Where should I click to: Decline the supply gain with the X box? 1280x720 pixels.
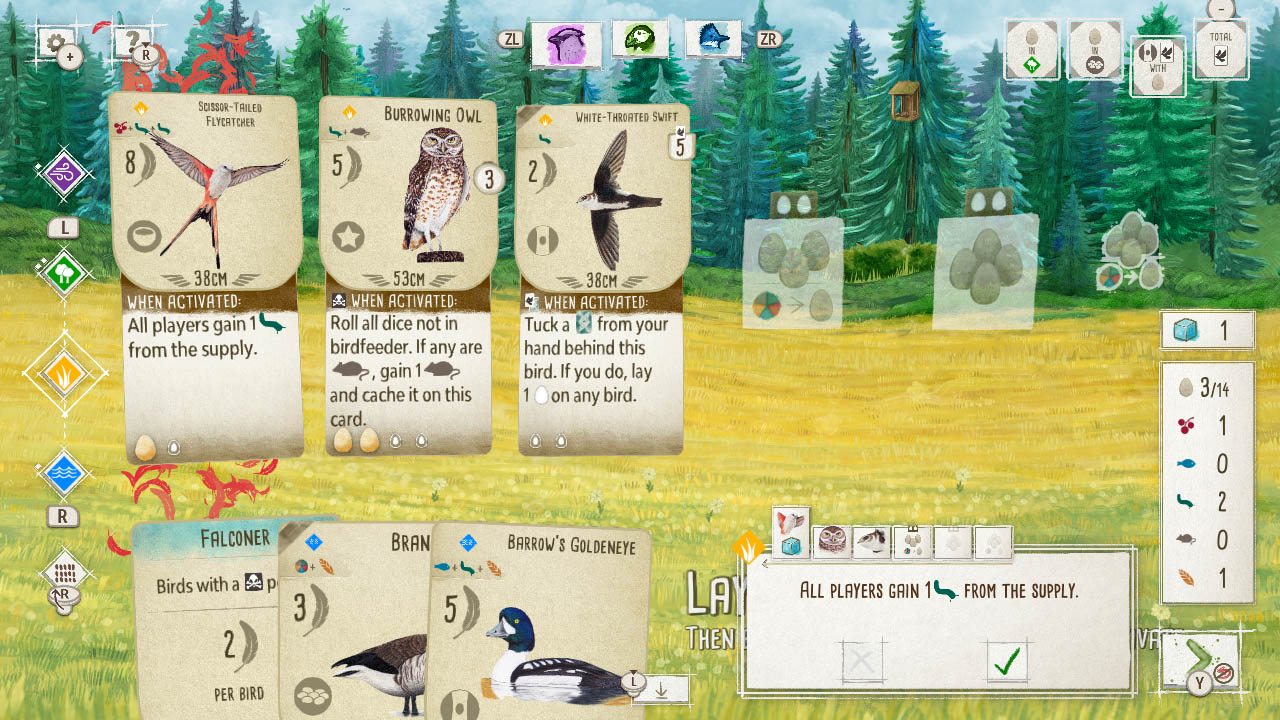[861, 660]
